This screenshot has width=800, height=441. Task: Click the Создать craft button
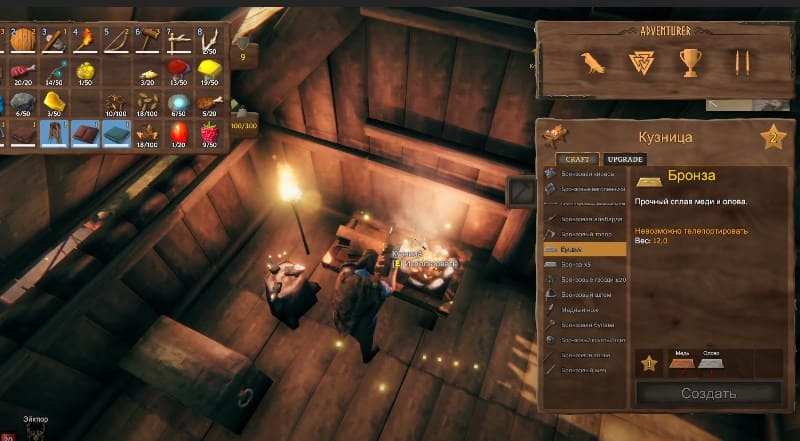click(x=708, y=393)
